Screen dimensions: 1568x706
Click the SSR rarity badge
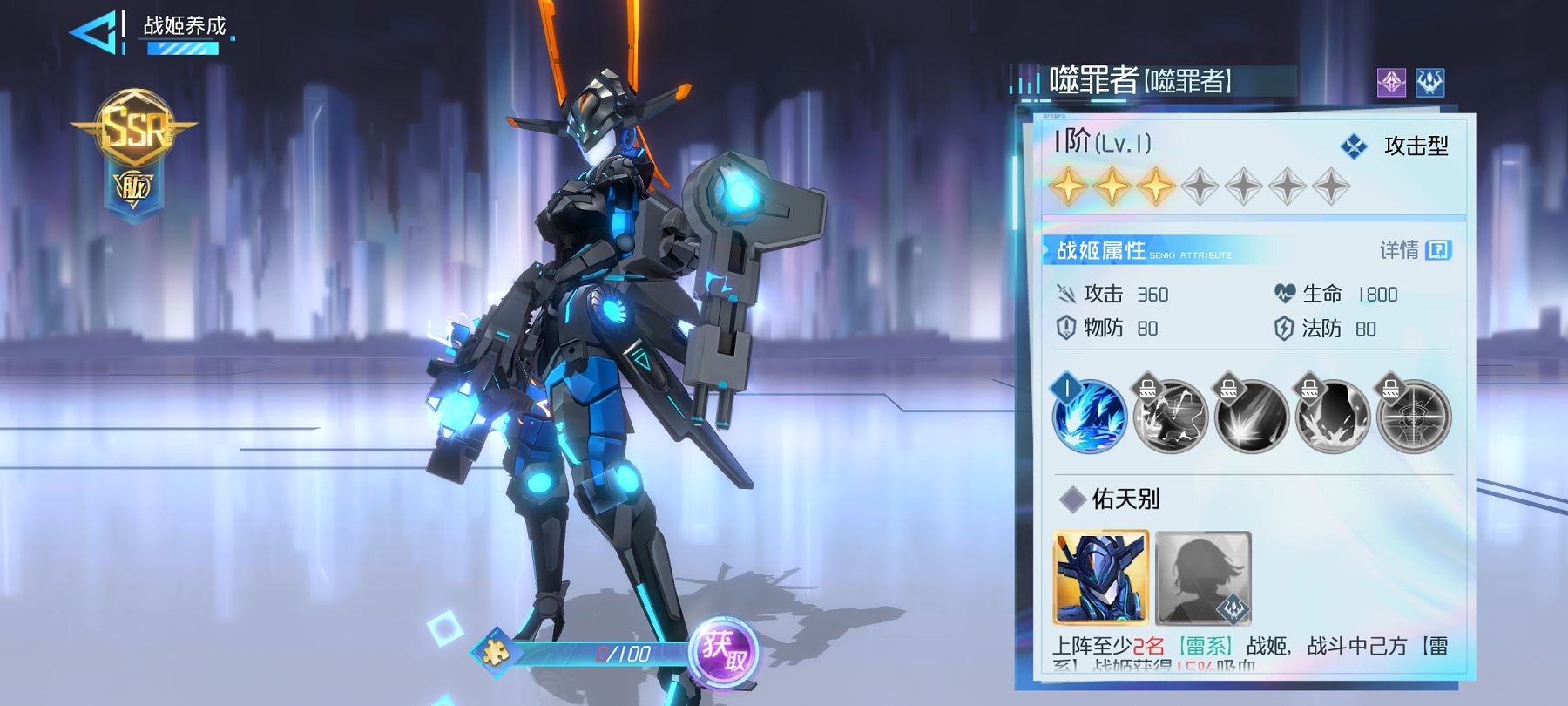134,131
